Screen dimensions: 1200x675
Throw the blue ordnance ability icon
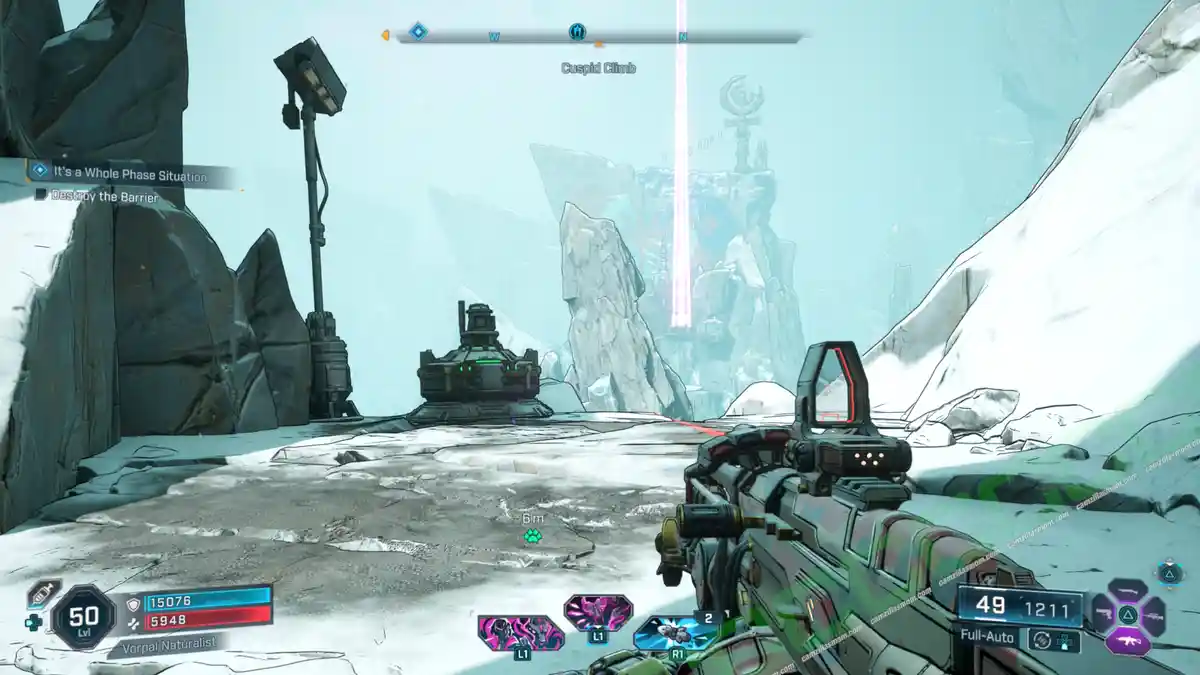coord(675,633)
